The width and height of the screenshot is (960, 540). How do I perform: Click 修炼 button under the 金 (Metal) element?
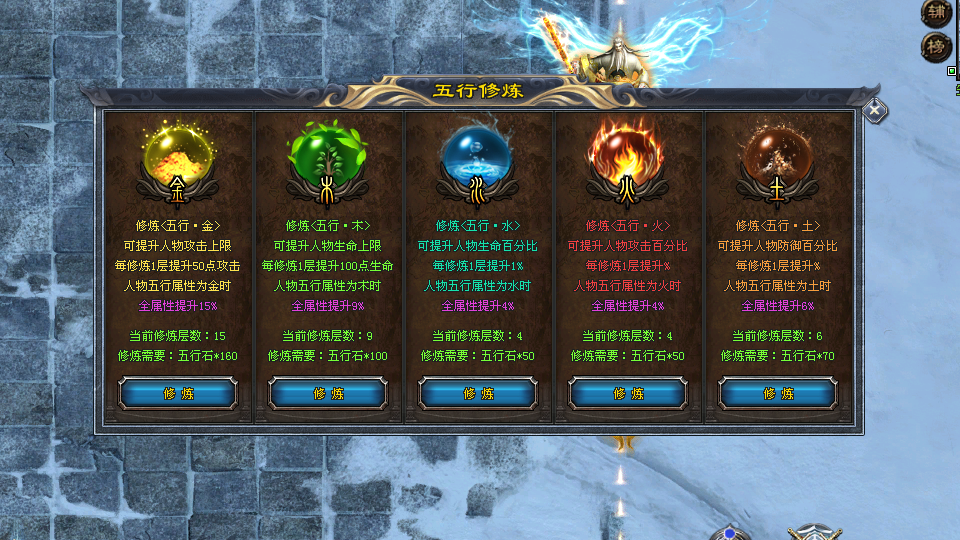[178, 393]
